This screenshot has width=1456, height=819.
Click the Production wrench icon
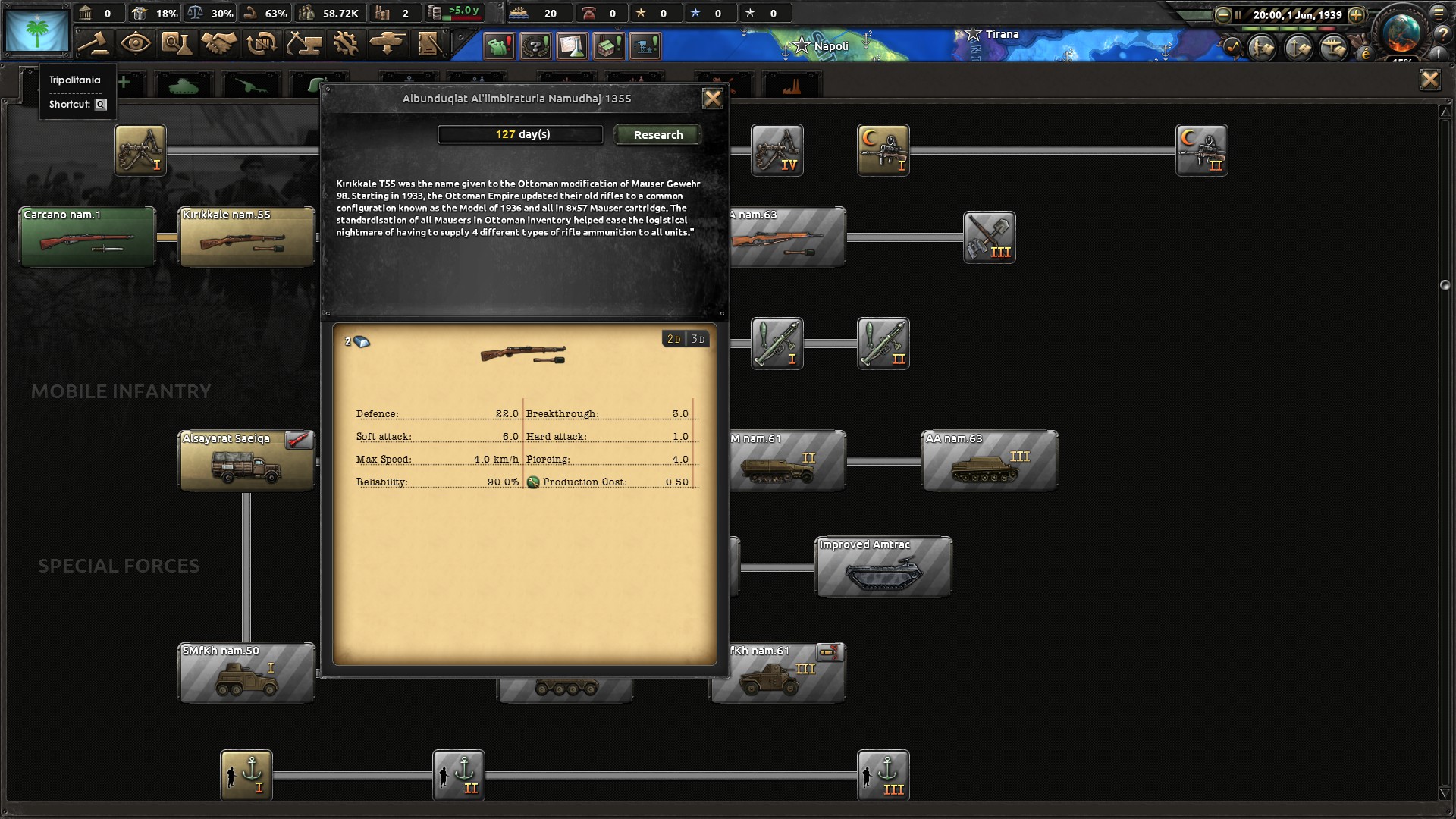pos(347,45)
